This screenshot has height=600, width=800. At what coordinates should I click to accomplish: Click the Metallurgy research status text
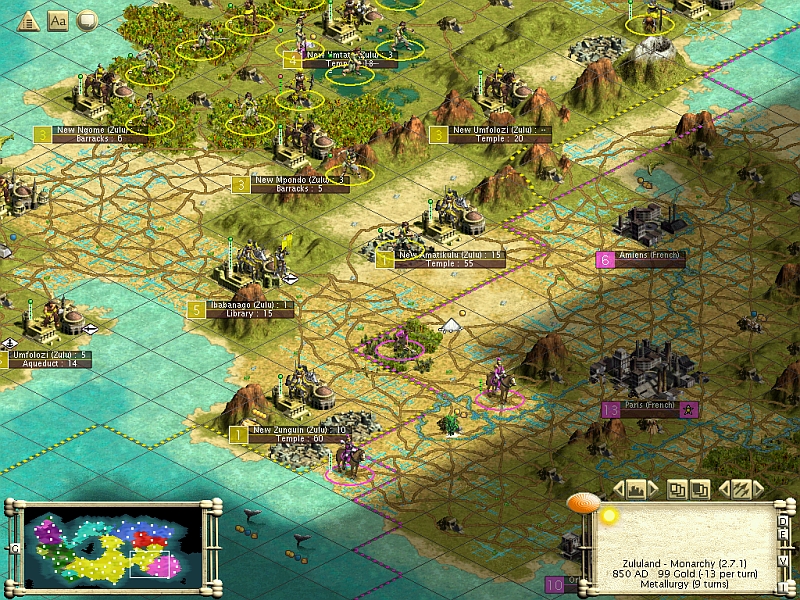[x=685, y=585]
